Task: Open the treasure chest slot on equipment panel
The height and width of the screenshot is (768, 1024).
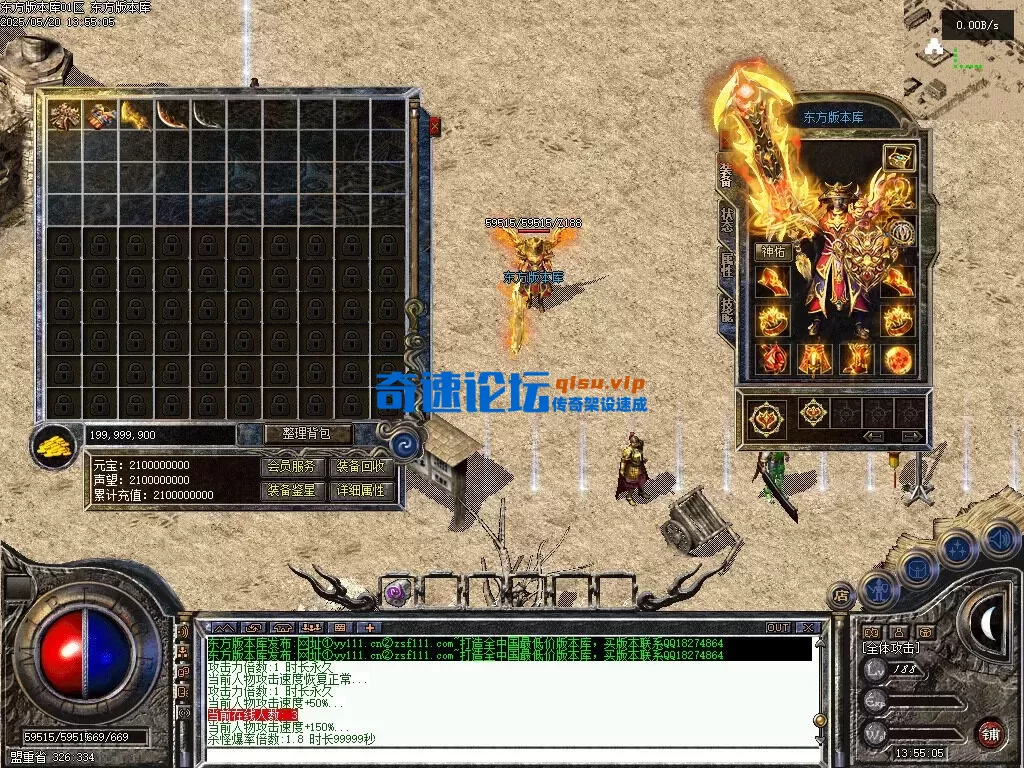Action: (898, 159)
